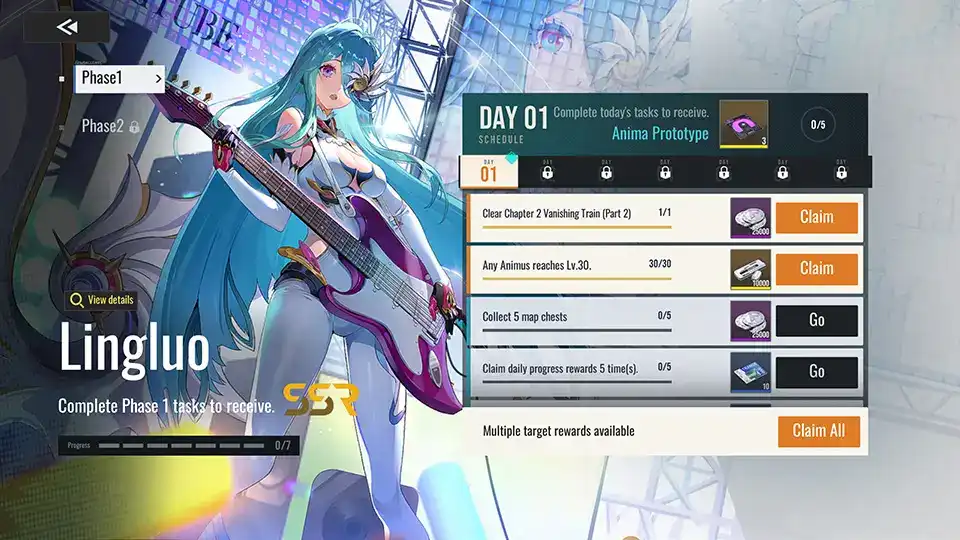Go to the Collect 5 map chests task

(x=816, y=320)
